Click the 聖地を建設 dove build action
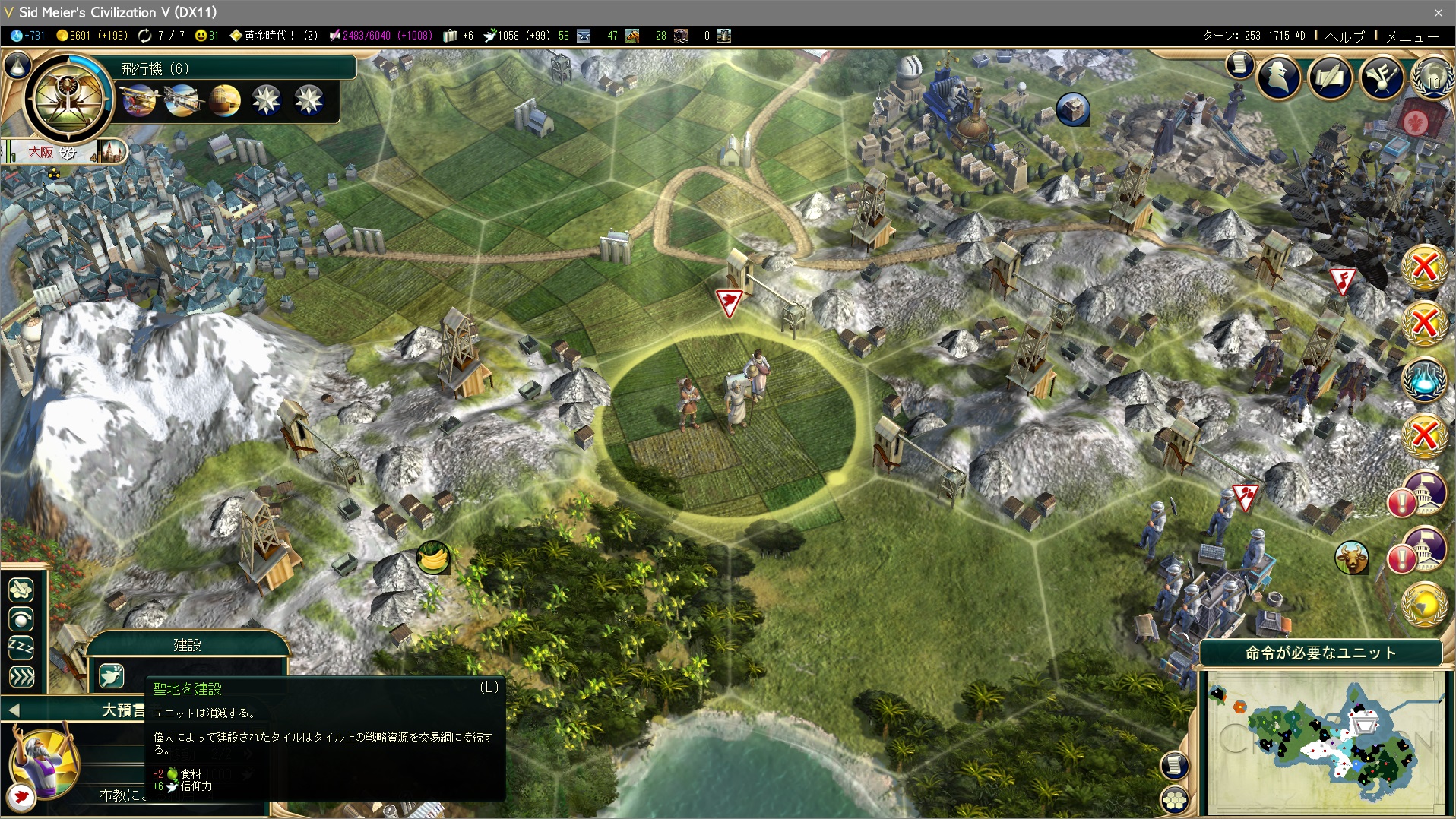 [x=111, y=675]
